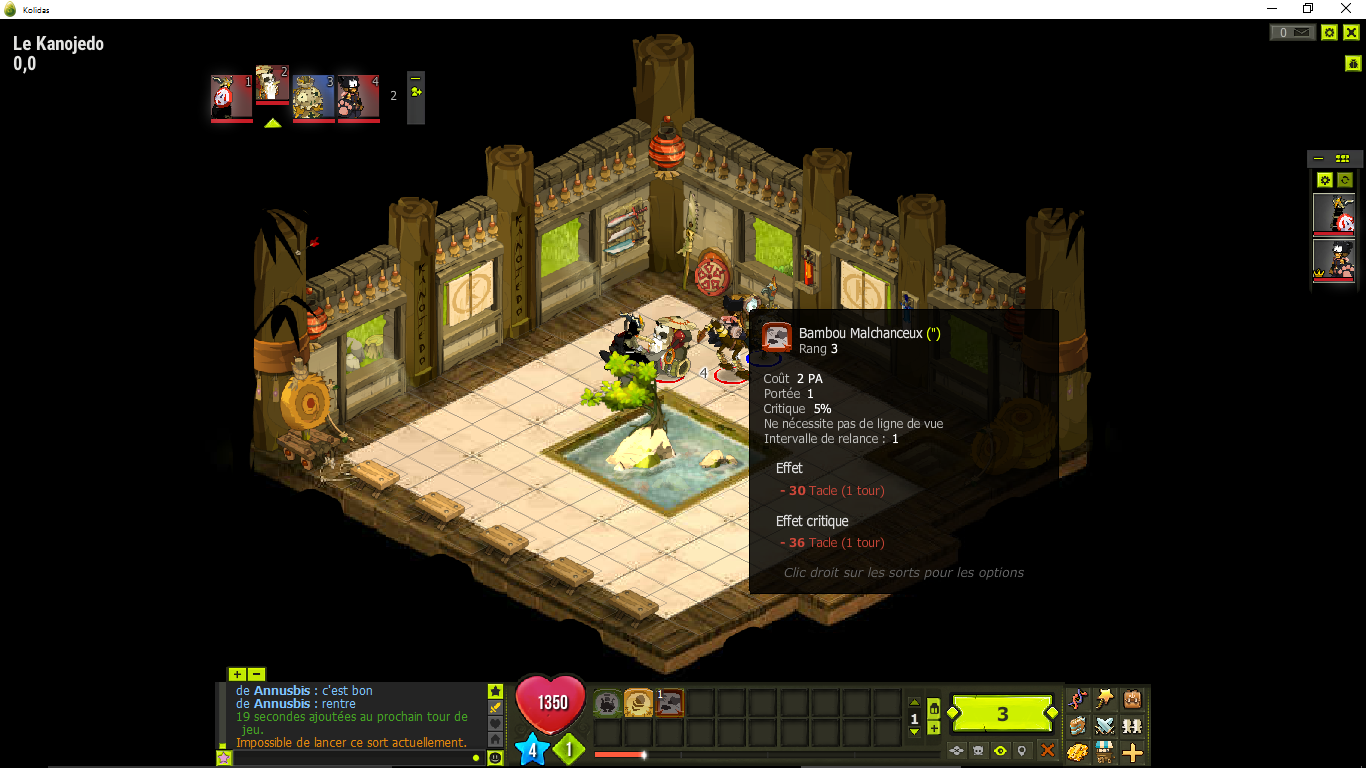This screenshot has width=1366, height=768.
Task: Click the merchant stall icon
Action: pyautogui.click(x=1104, y=753)
